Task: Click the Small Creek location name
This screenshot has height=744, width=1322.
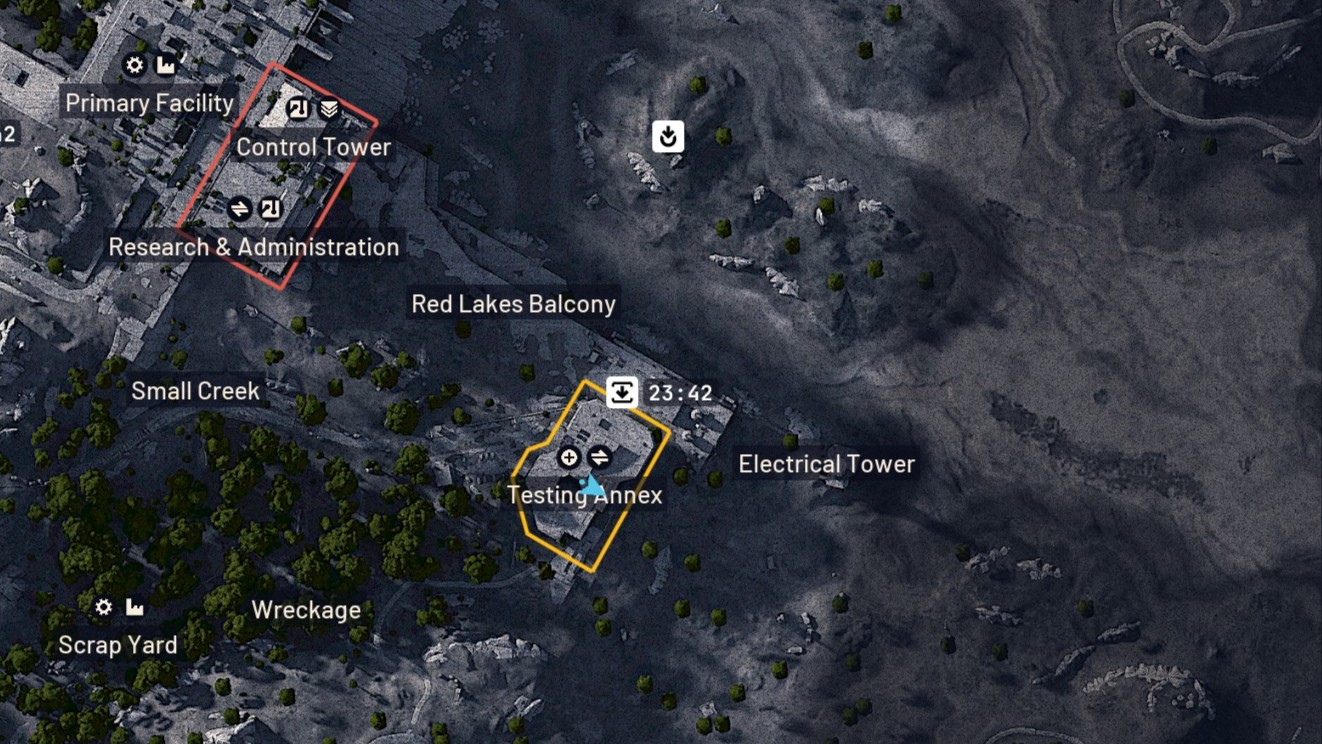Action: [195, 391]
